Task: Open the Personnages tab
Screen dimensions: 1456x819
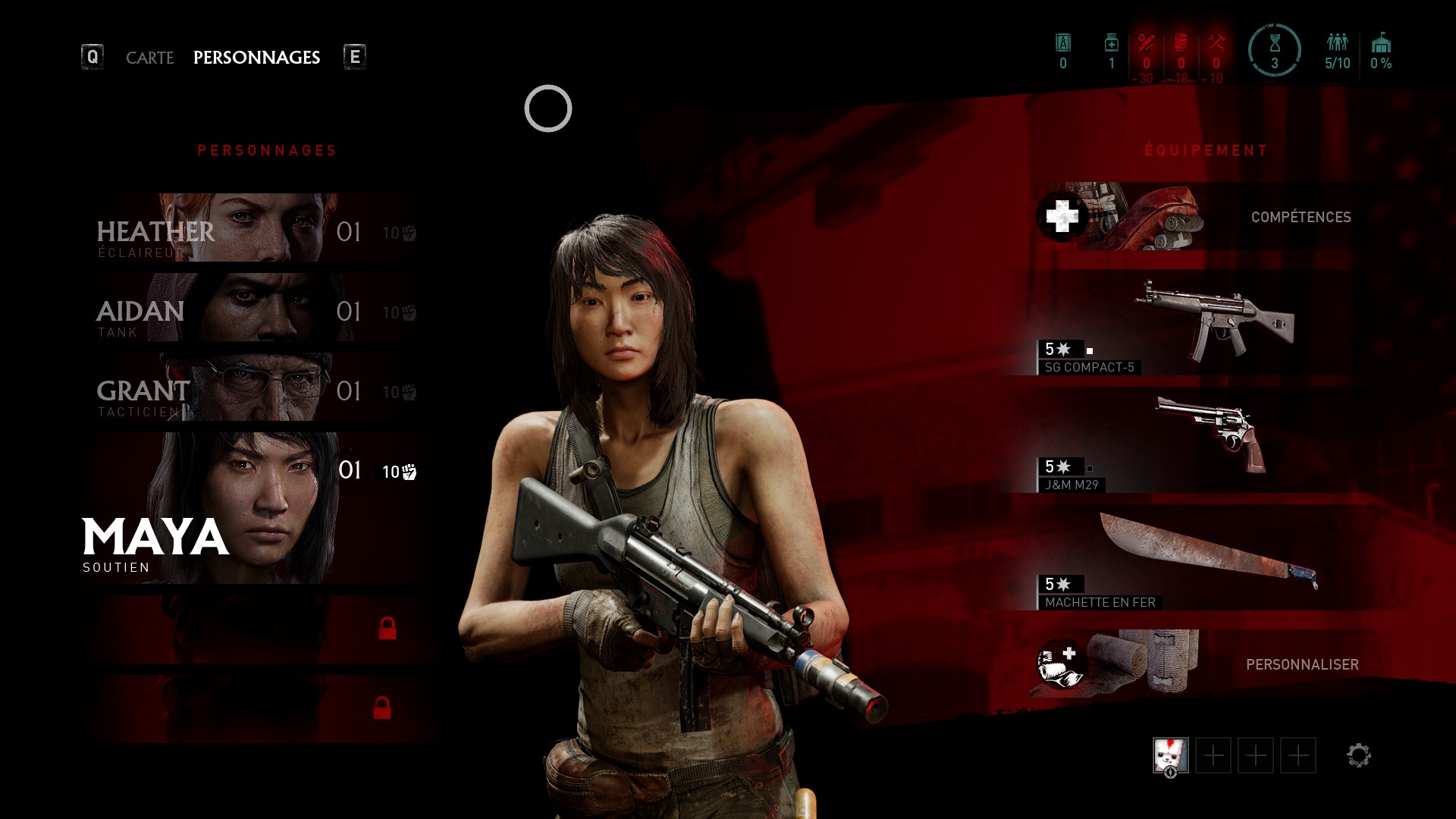Action: (256, 58)
